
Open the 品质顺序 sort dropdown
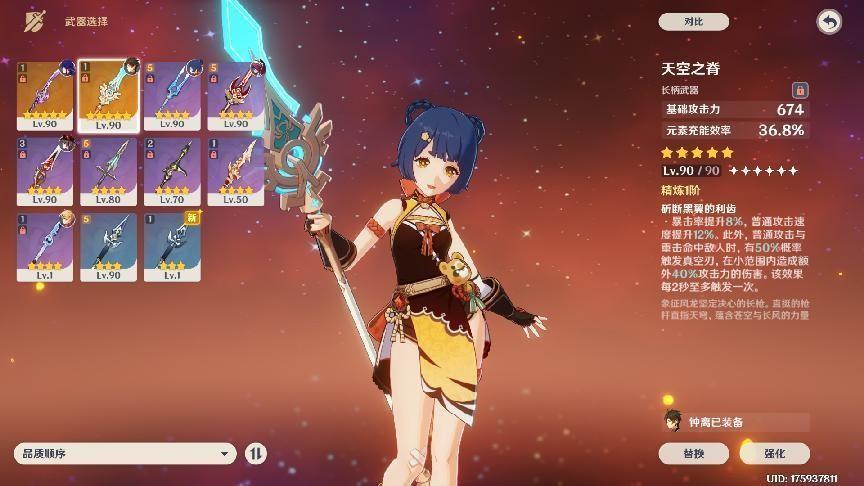tap(125, 453)
